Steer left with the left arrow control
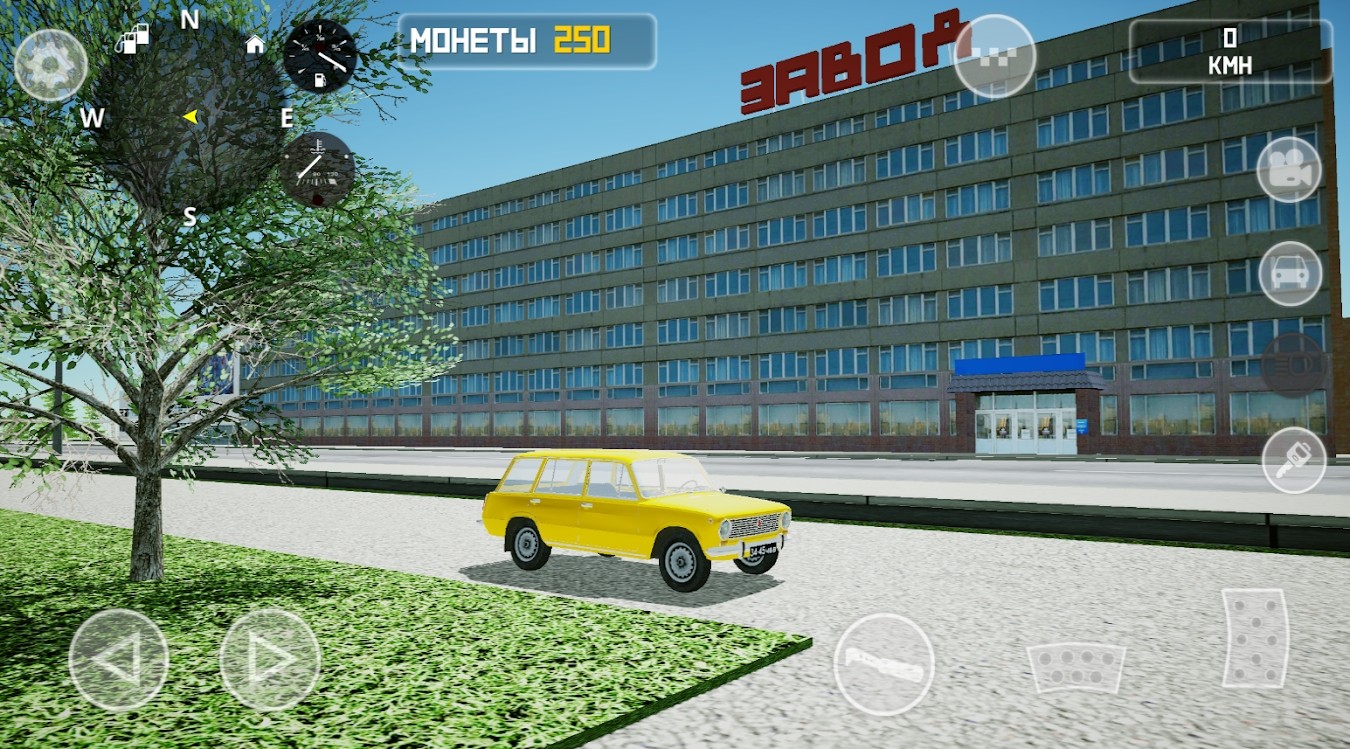 117,661
